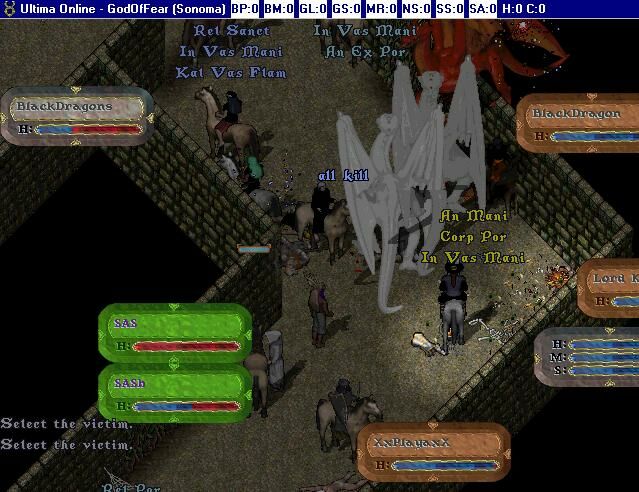The width and height of the screenshot is (639, 492).
Task: Select the BlackDragons health bar gump
Action: pos(76,116)
